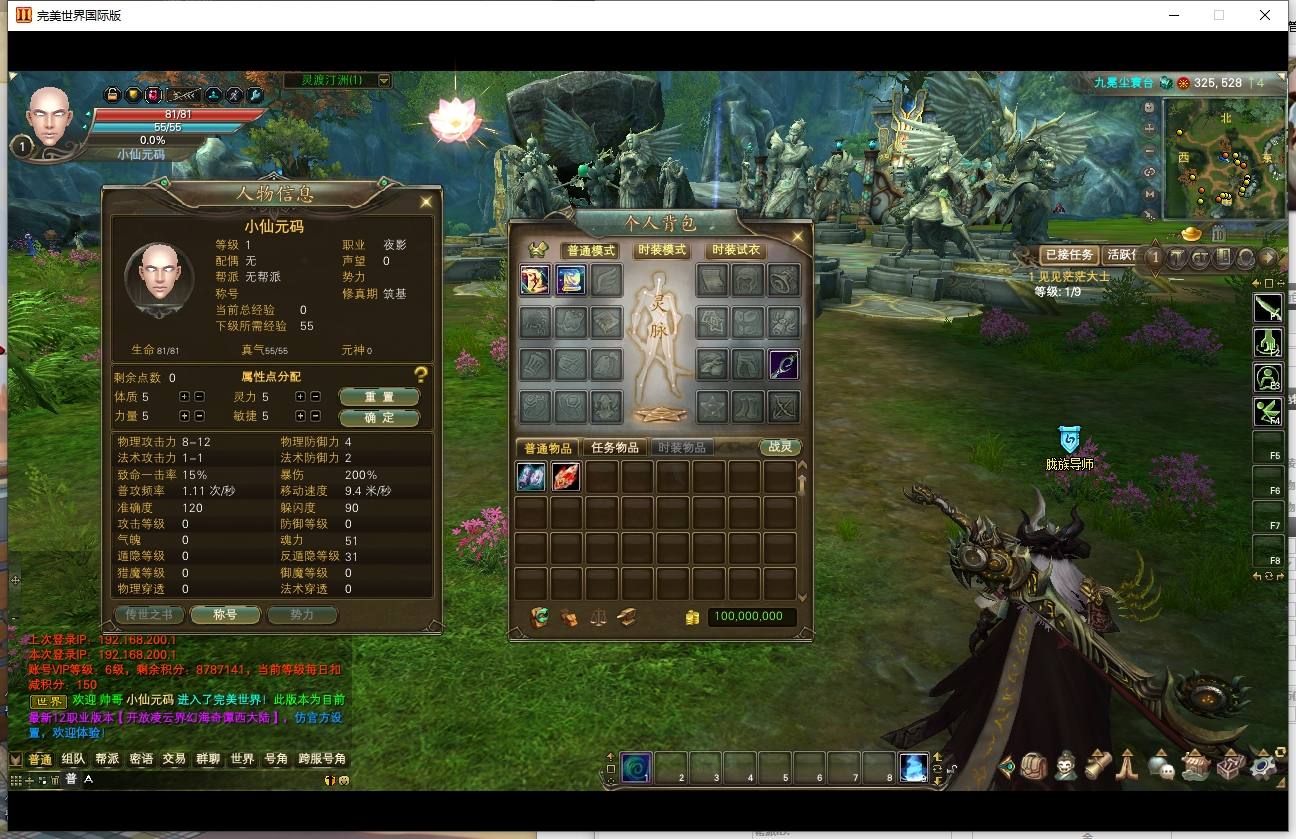Click the 重置 reset attribute button

tap(379, 397)
